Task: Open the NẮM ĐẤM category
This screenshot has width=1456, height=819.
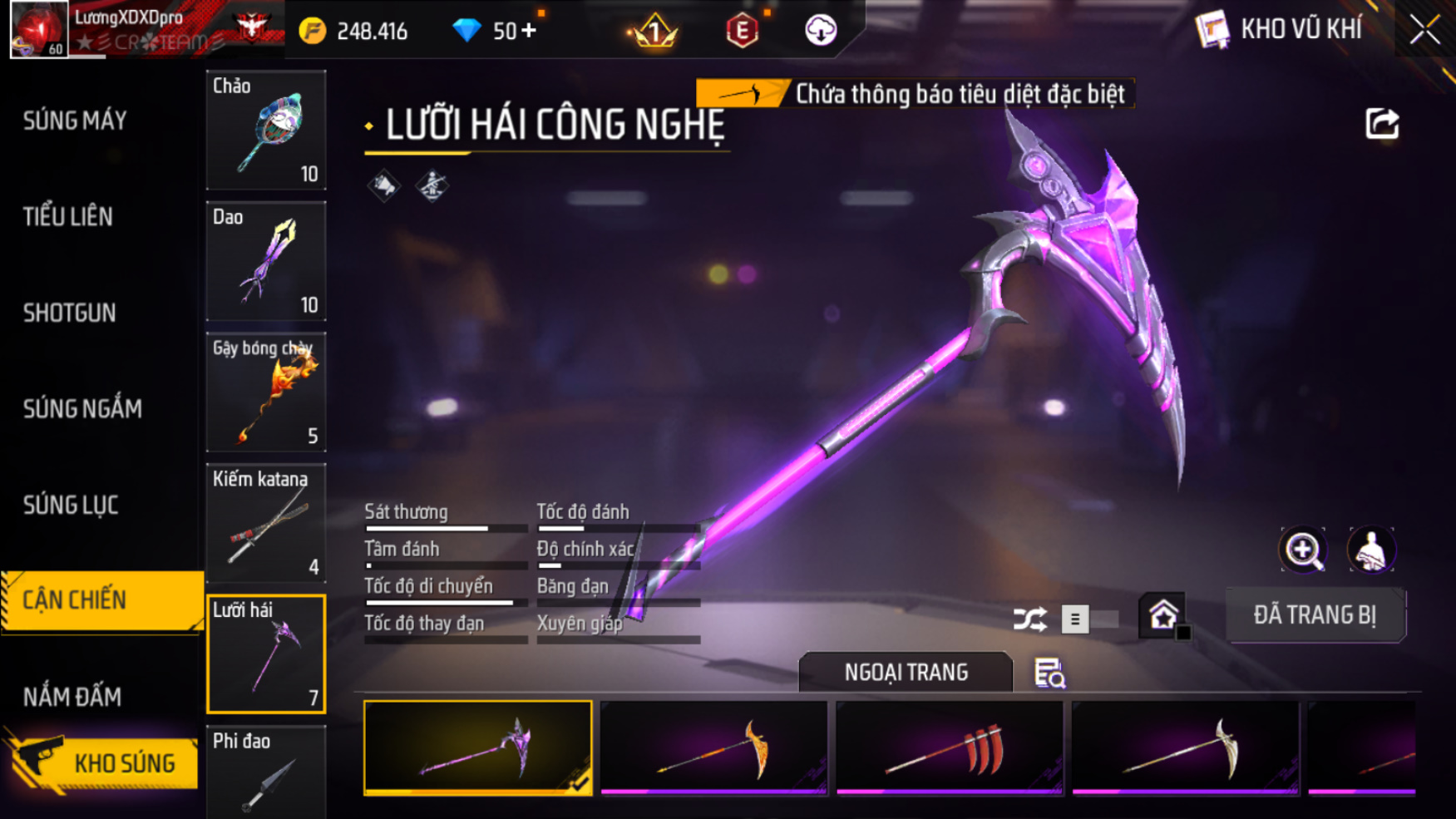Action: point(72,697)
